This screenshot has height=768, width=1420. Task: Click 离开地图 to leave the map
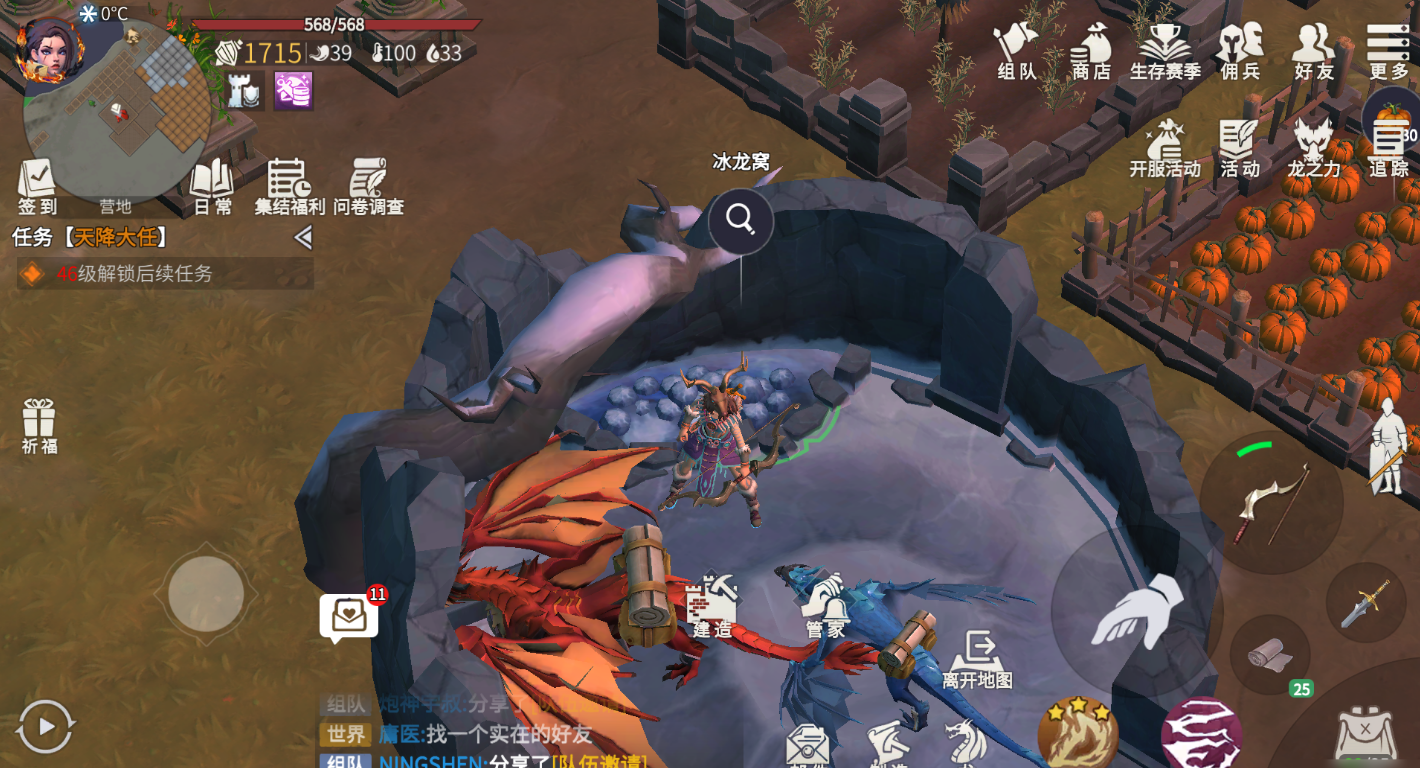[977, 658]
